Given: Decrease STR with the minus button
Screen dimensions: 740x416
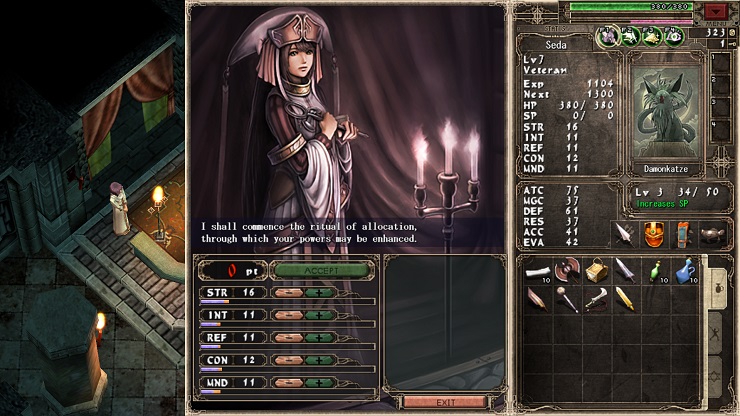Looking at the screenshot, I should point(288,293).
